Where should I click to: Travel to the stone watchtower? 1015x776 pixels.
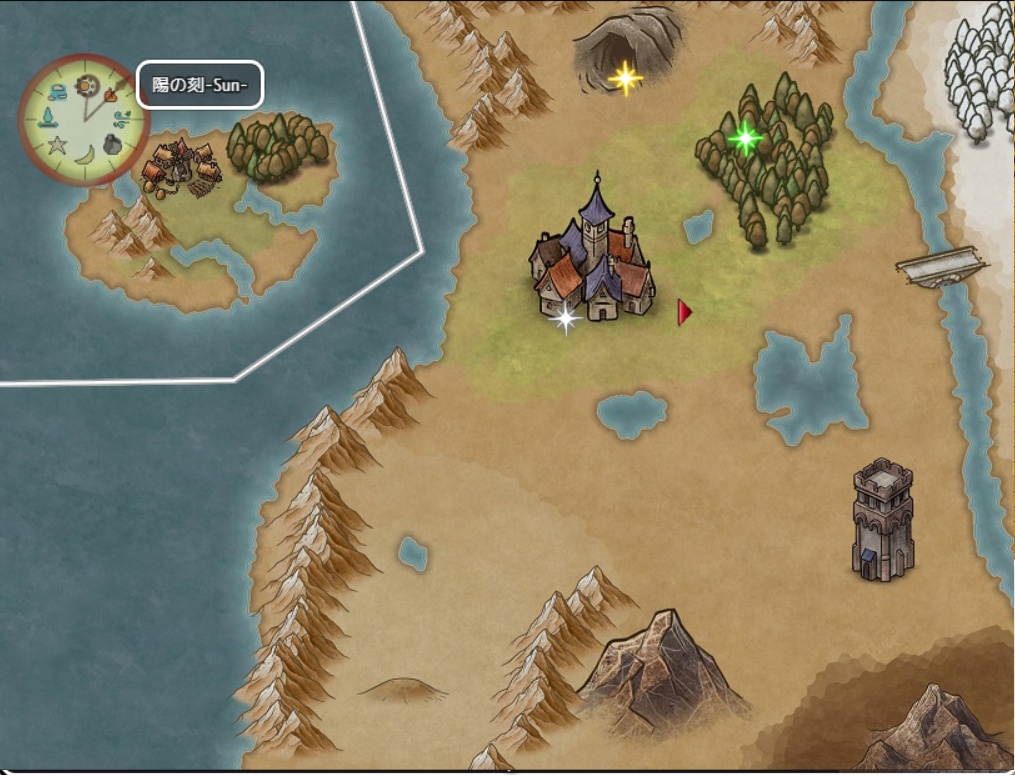click(882, 518)
